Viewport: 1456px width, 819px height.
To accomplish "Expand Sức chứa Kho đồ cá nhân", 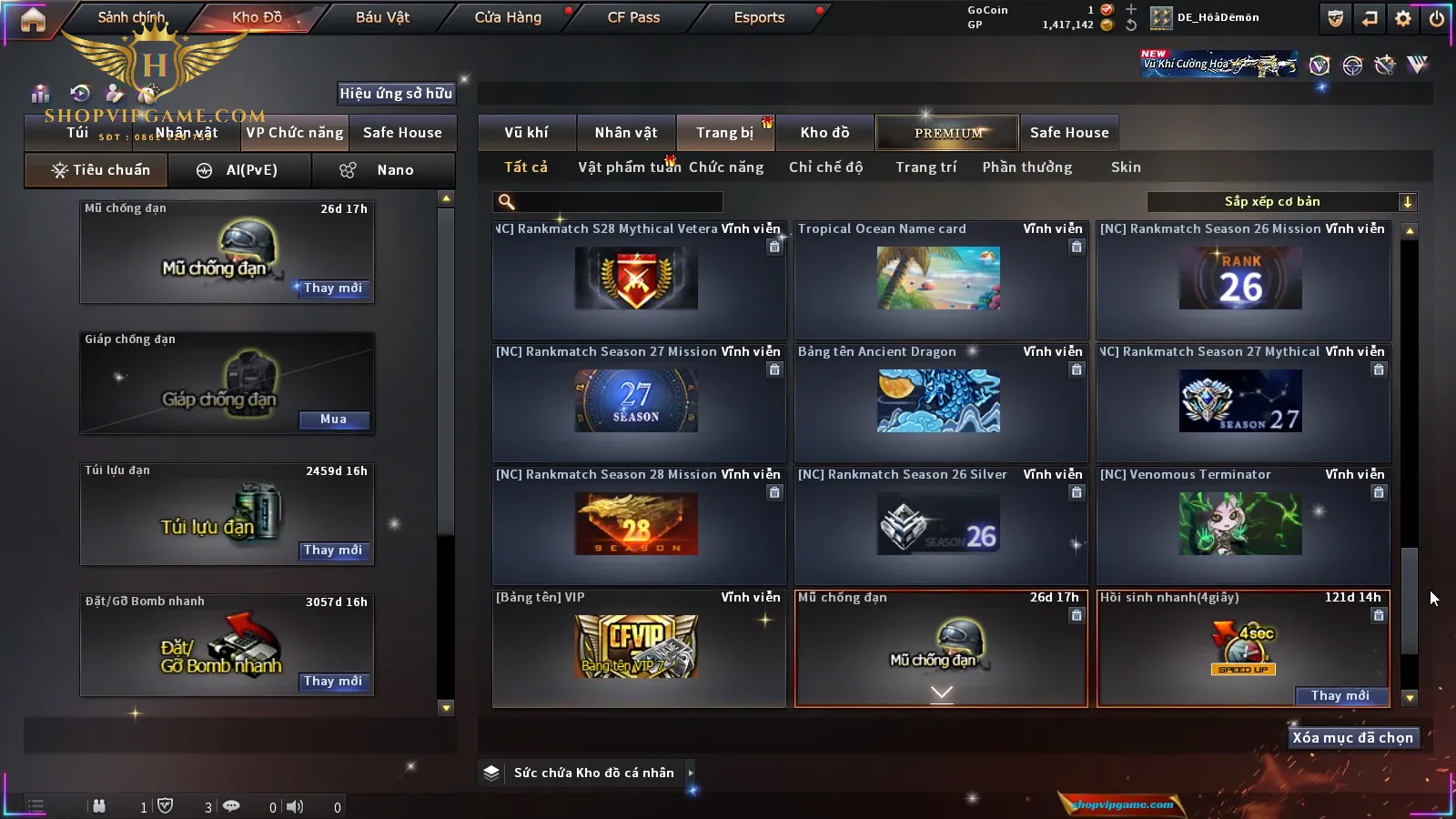I will pos(691,773).
